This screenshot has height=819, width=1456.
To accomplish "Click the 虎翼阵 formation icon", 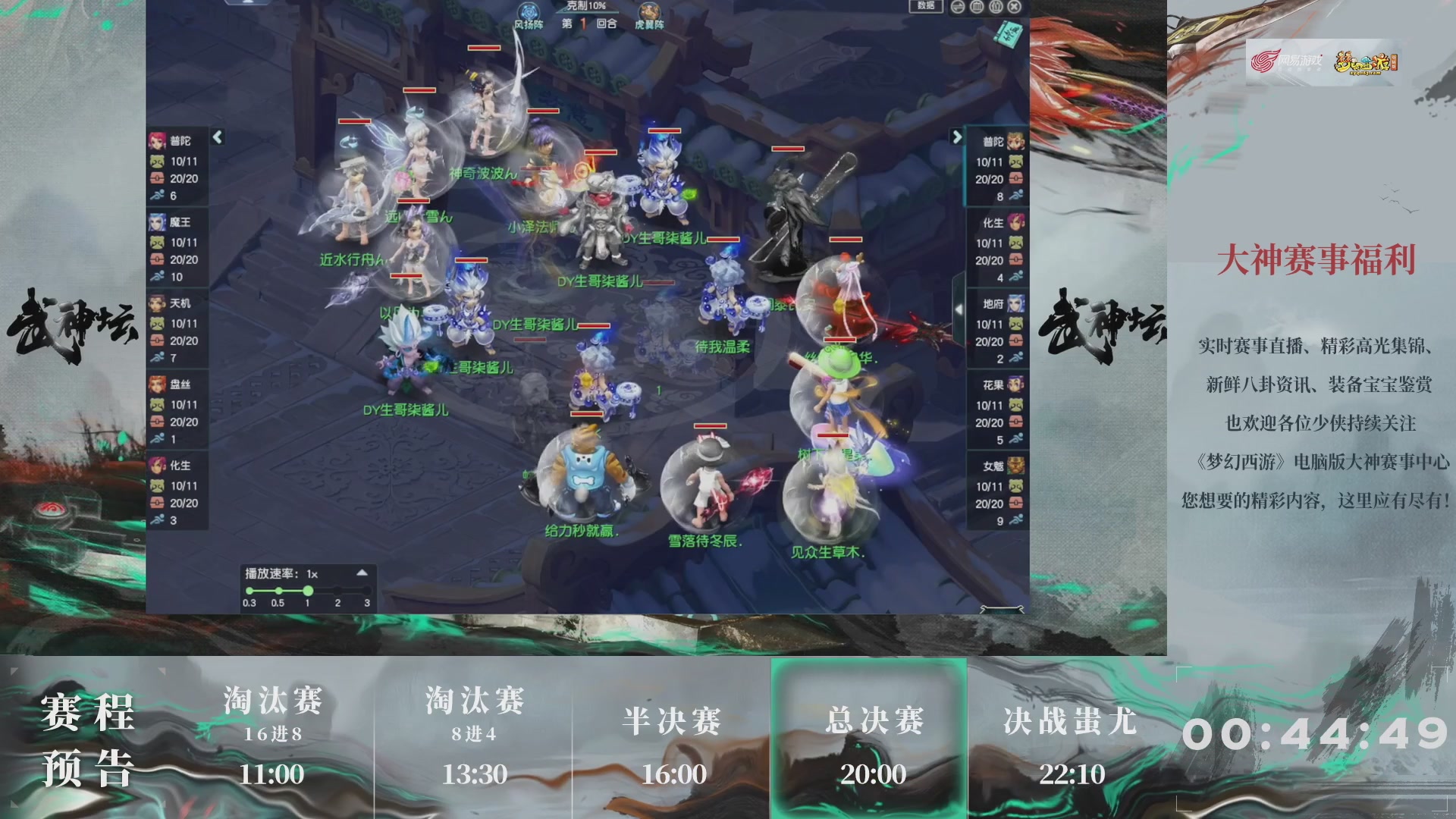I will pos(648,11).
